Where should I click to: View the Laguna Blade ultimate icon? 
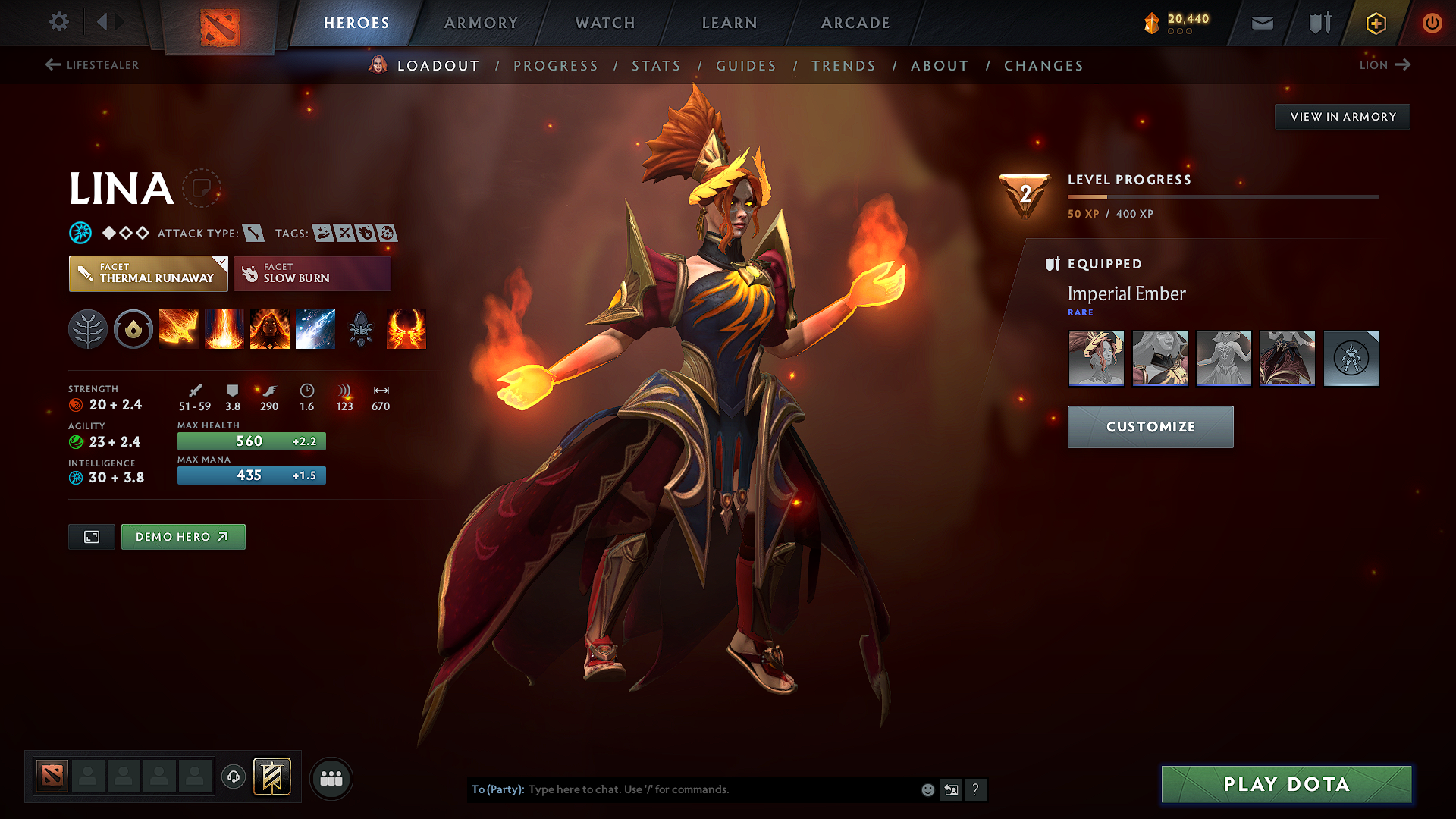click(315, 329)
